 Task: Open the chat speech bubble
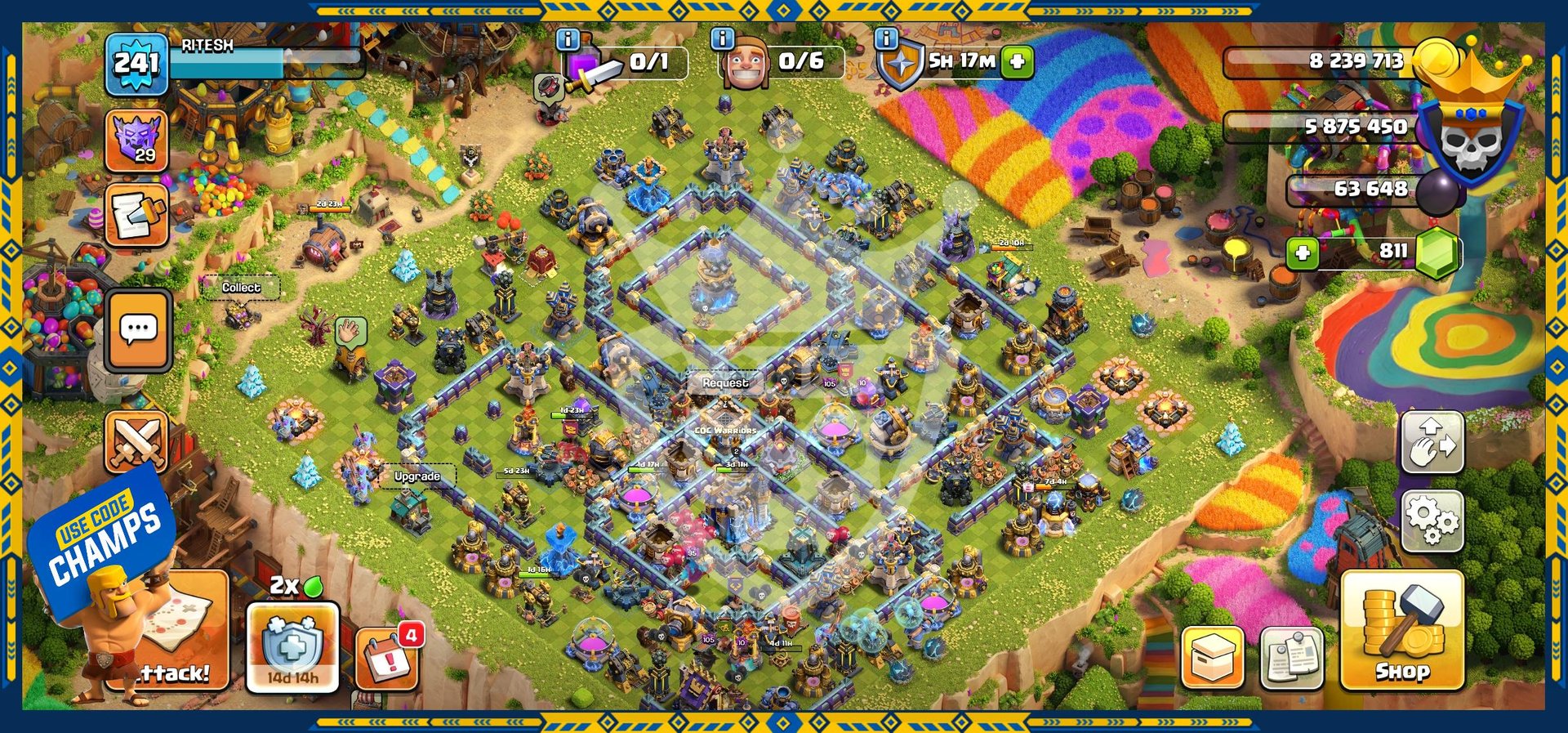(x=138, y=329)
